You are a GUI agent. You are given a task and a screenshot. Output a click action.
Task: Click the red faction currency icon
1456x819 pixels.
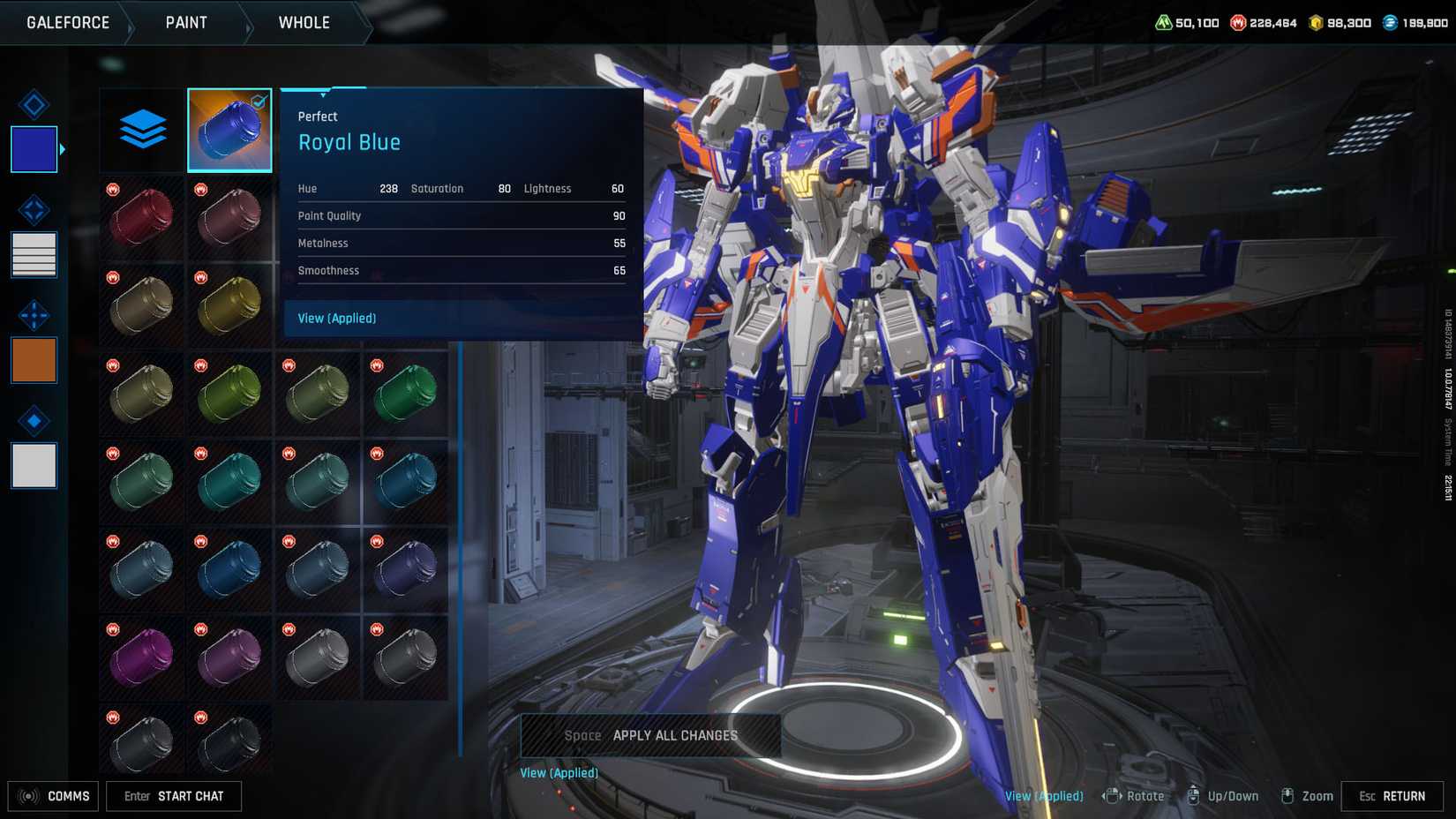1237,22
